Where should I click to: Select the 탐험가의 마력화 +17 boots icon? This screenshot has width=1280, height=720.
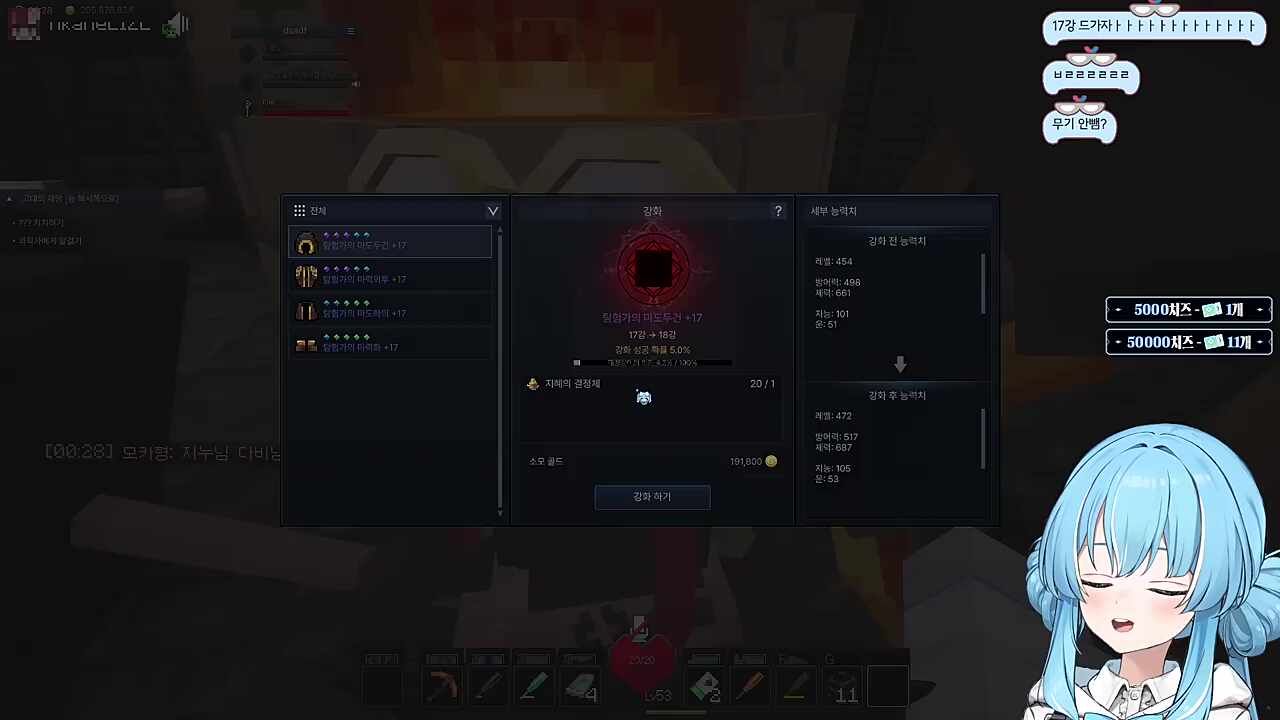pos(306,346)
